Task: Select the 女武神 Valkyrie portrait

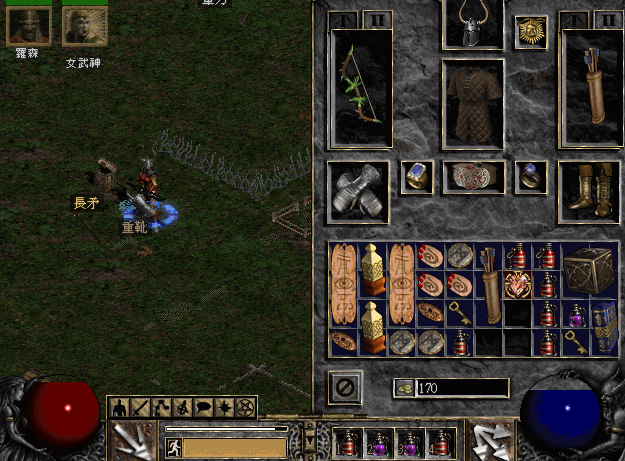Action: click(x=84, y=27)
